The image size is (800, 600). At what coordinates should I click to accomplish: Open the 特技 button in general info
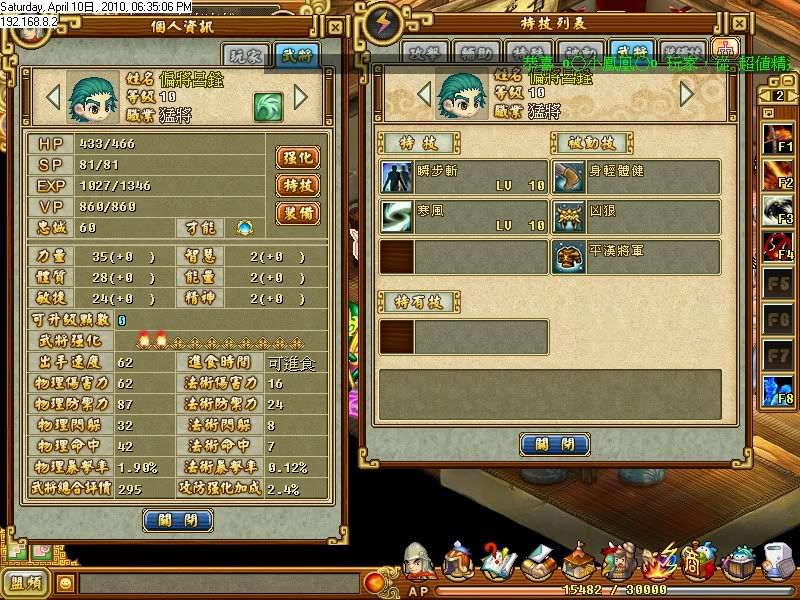(298, 185)
